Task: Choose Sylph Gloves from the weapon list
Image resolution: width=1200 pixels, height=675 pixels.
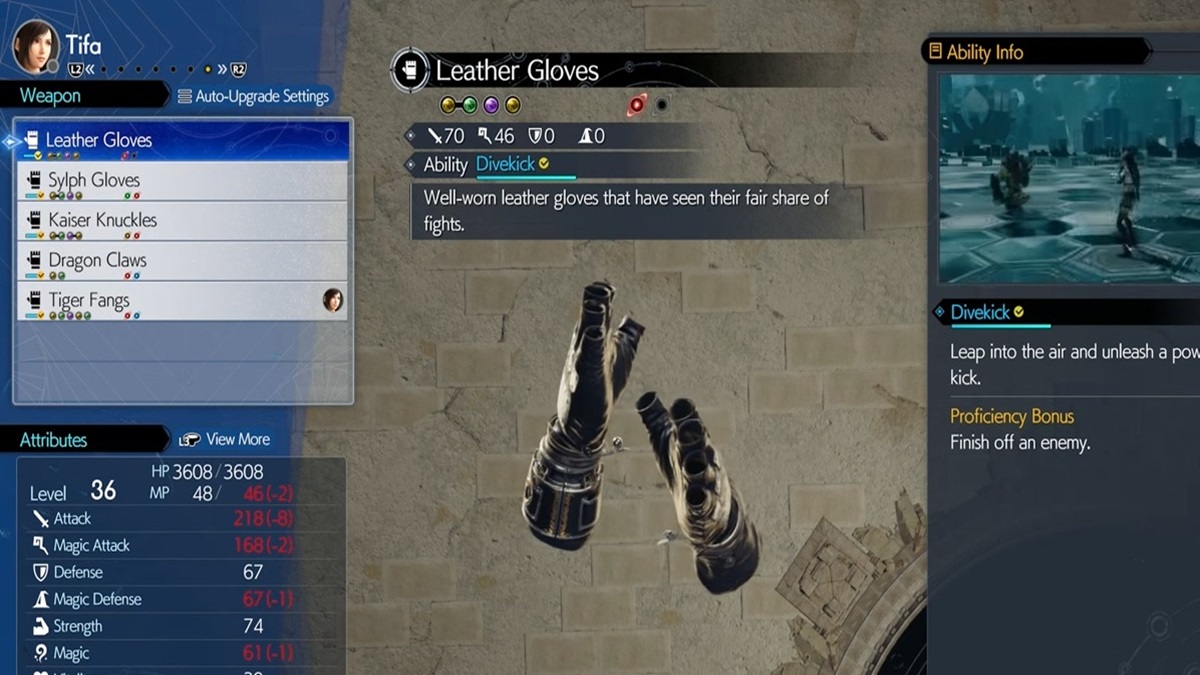Action: (x=185, y=181)
